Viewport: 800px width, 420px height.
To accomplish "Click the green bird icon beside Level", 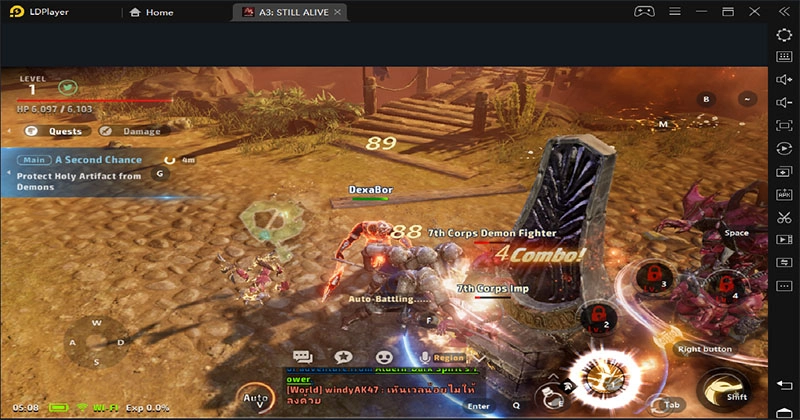I will (68, 89).
